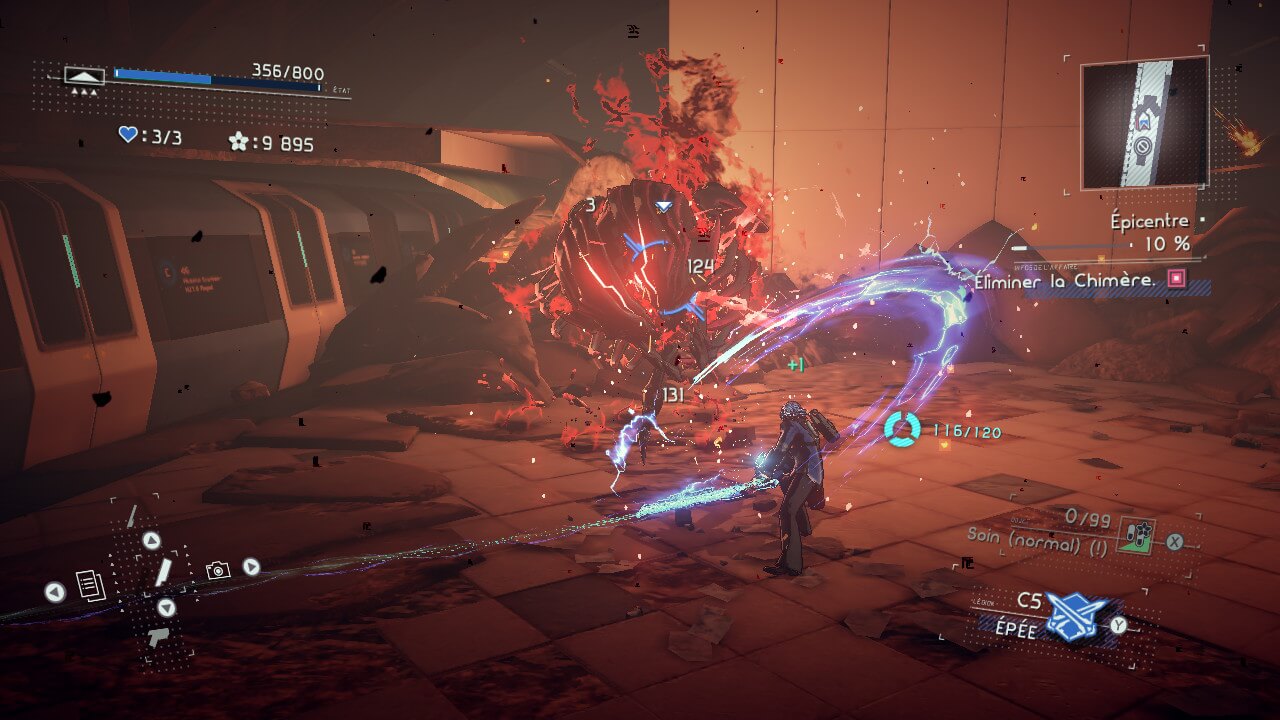Choose the baton icon inside the bracketed frame

coord(162,572)
